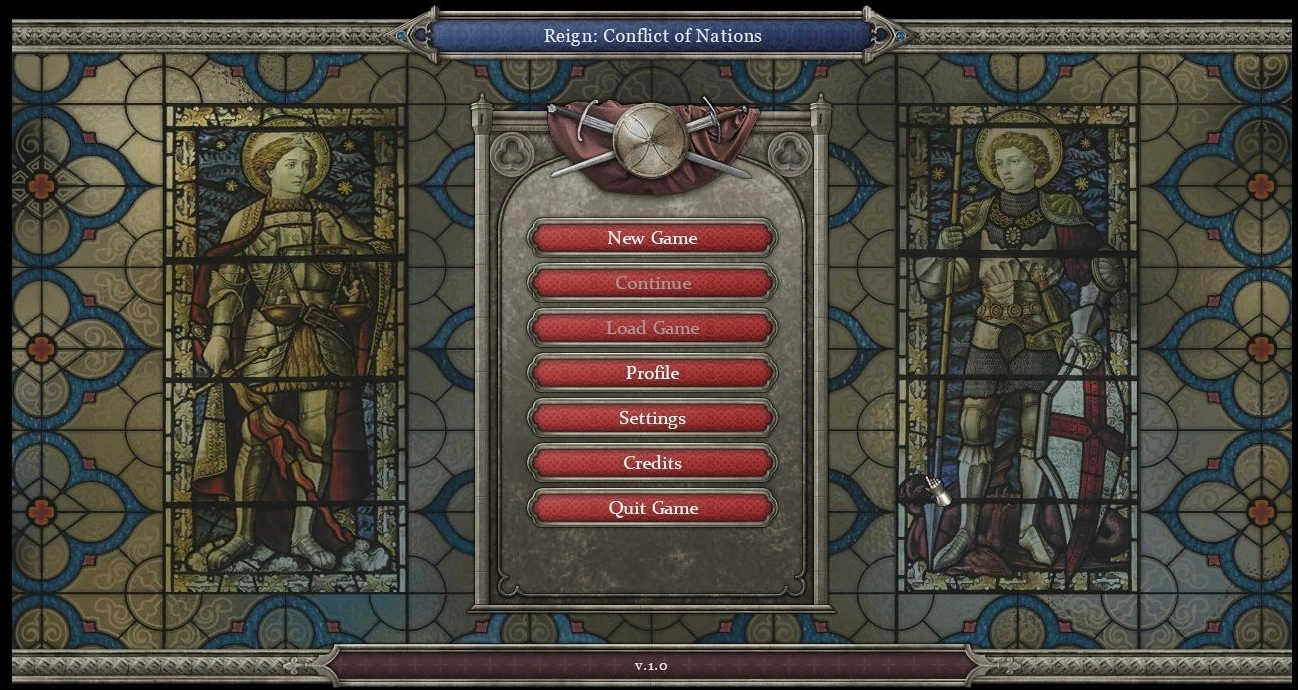Select Quit Game

pyautogui.click(x=652, y=508)
